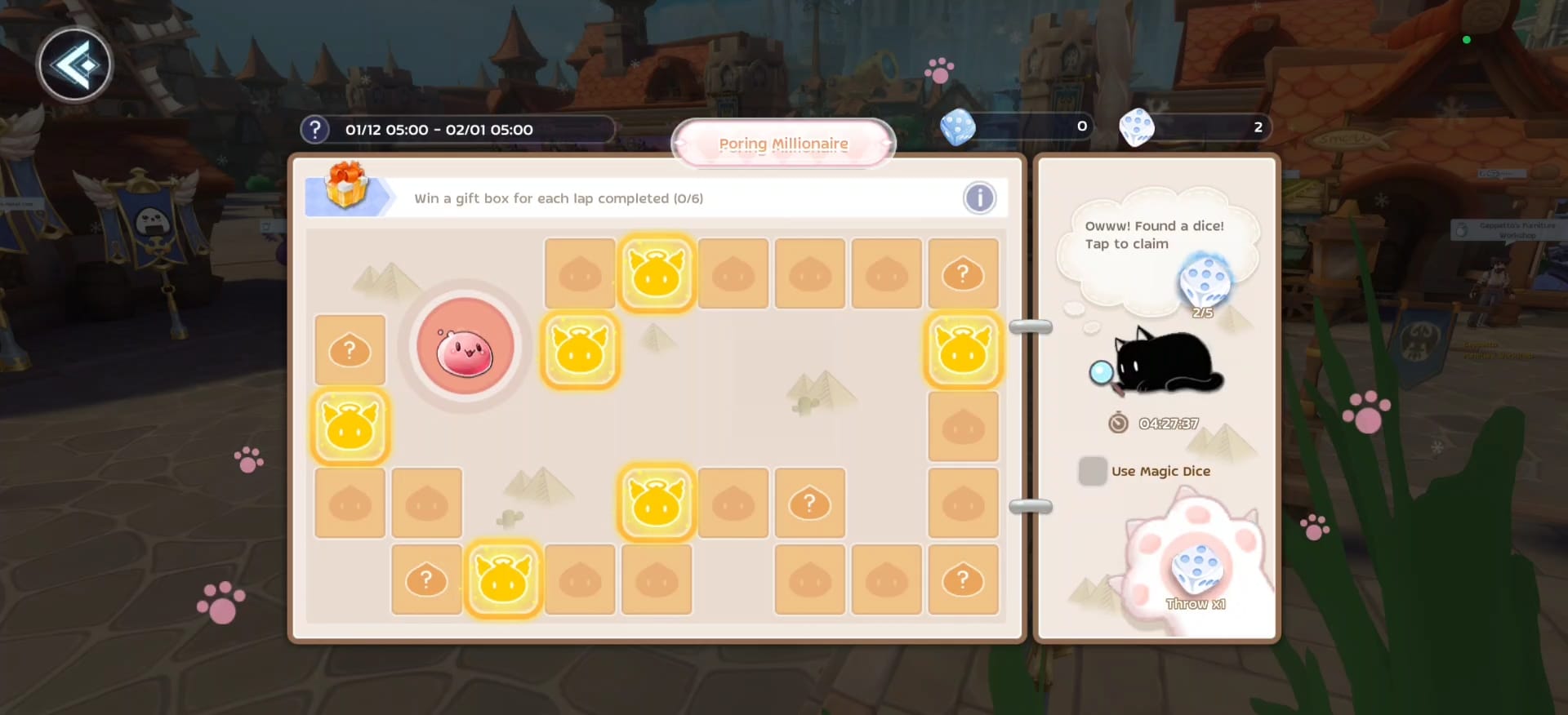The width and height of the screenshot is (1568, 715).
Task: Go back using the arrow button
Action: (x=74, y=65)
